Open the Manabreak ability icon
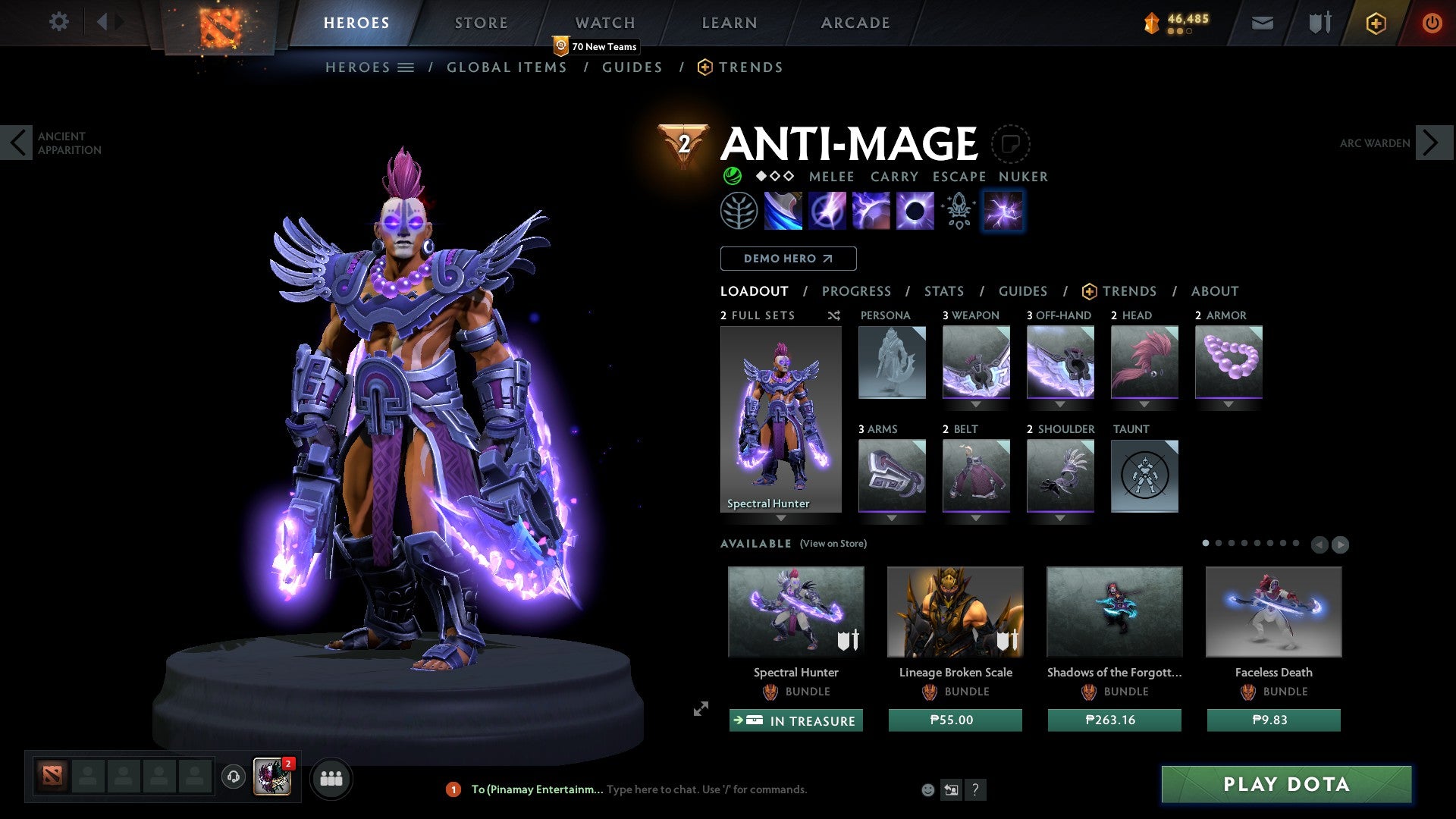 pos(784,211)
